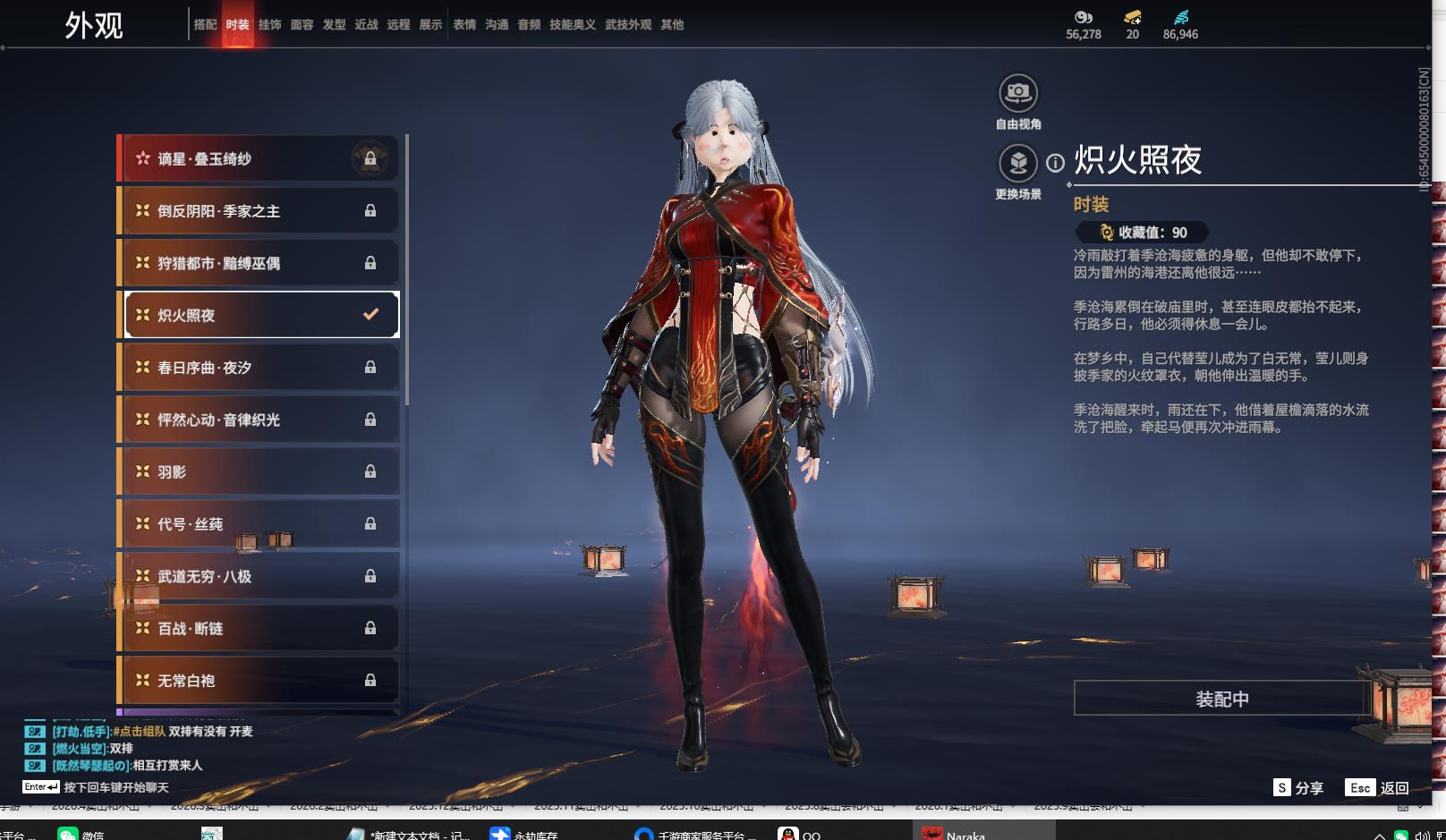
Task: Select the 其他 tab
Action: [672, 25]
